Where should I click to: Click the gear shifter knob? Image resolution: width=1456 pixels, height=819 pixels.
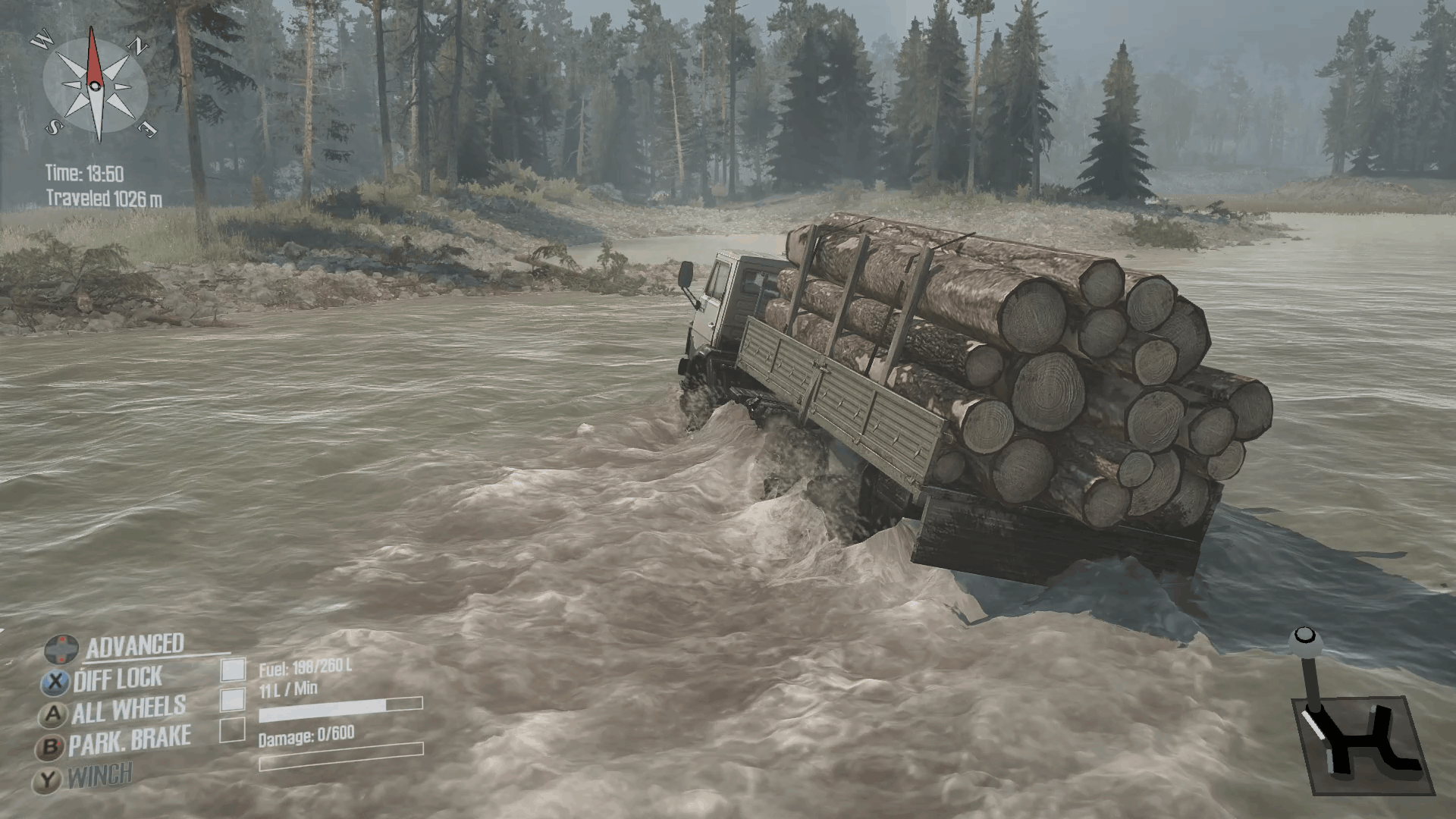(1304, 637)
